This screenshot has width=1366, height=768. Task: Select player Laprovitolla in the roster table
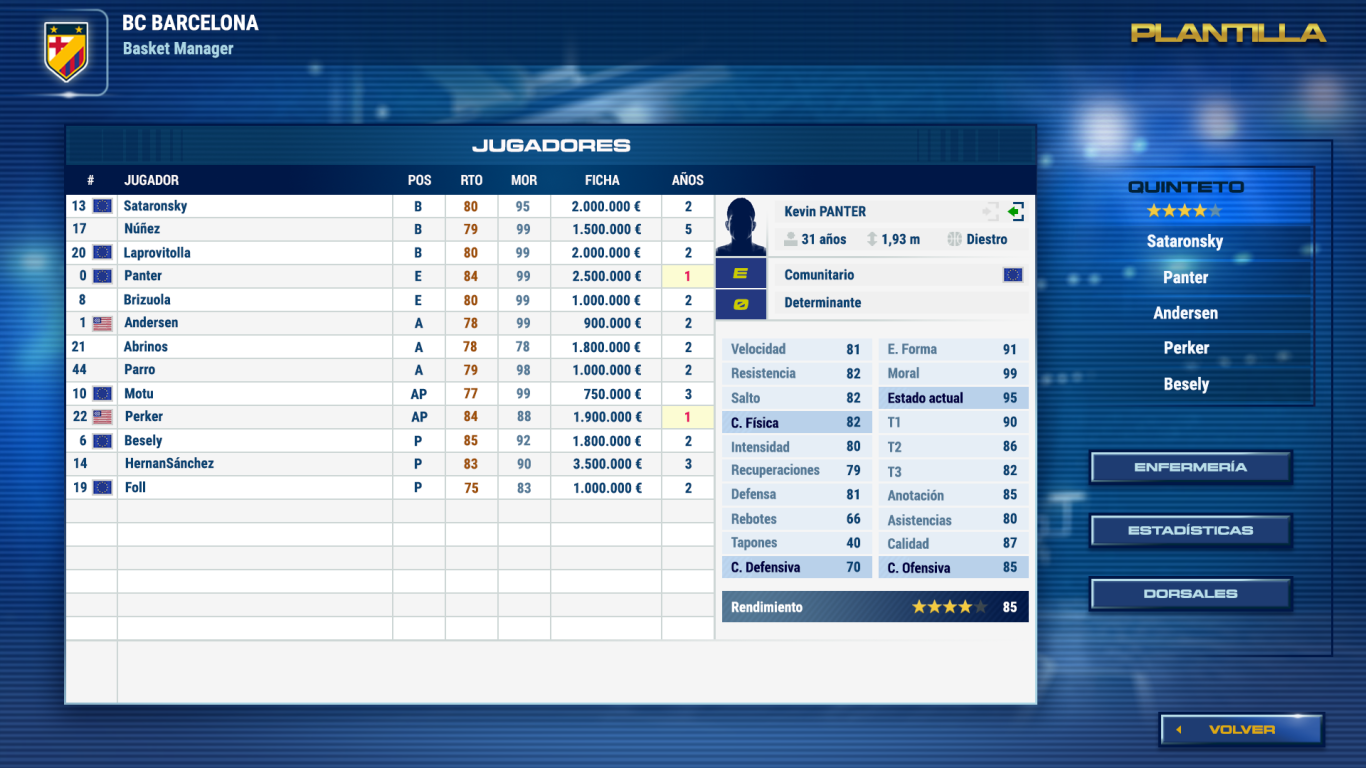(x=157, y=253)
